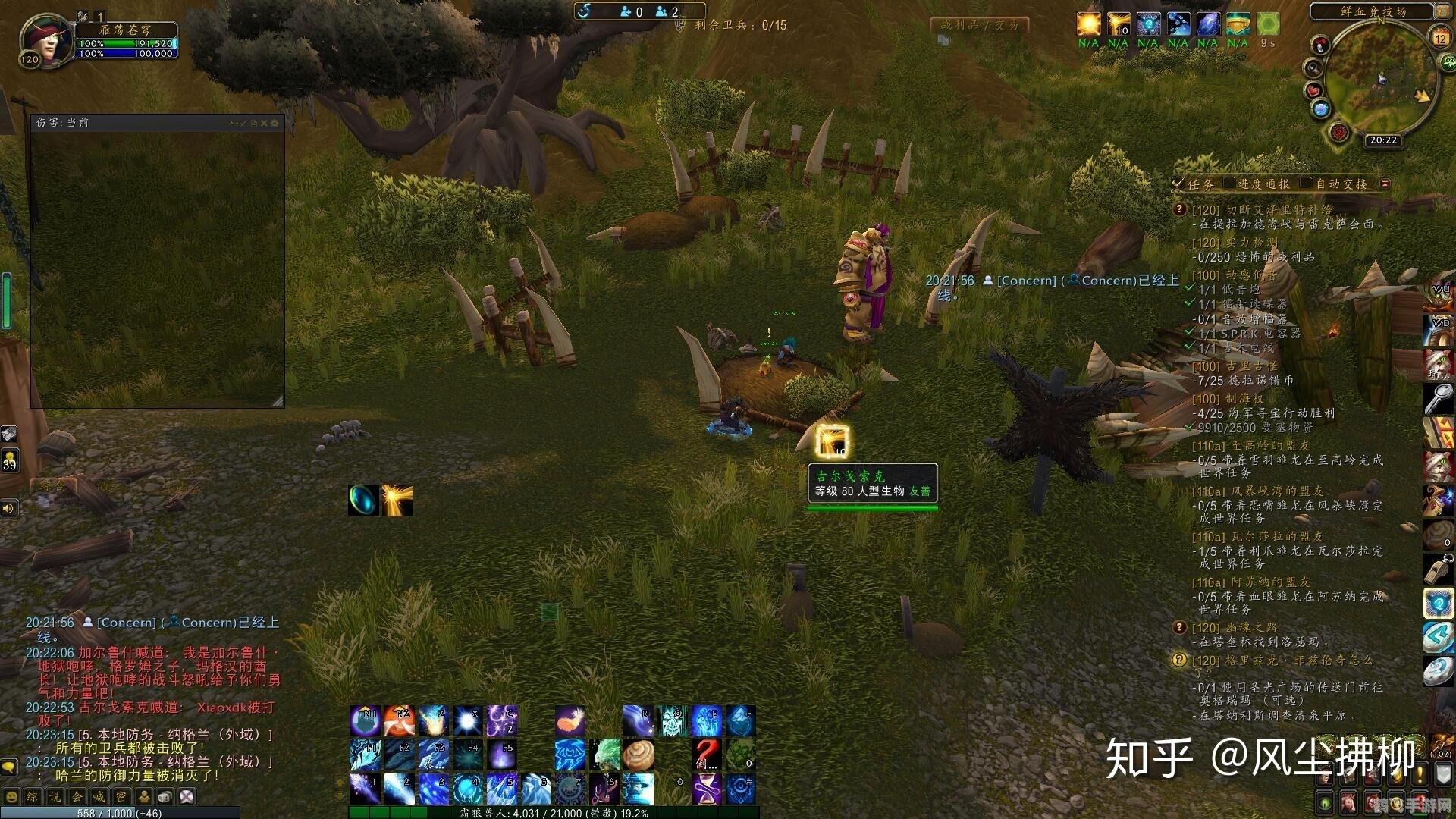Use the red question mark action slot
Viewport: 1456px width, 819px height.
click(x=706, y=754)
